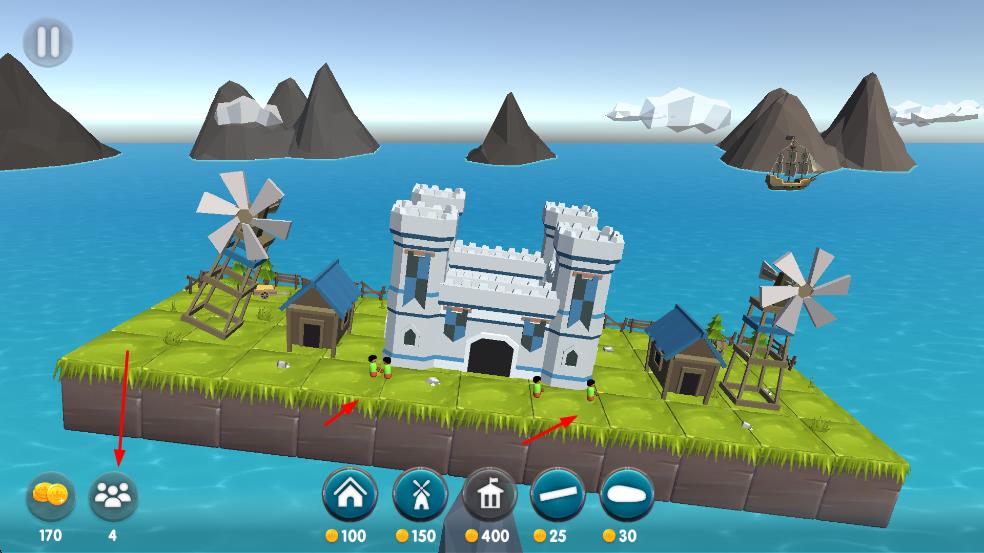Choose the rounded land piece costing 30
The height and width of the screenshot is (553, 984).
(x=627, y=494)
